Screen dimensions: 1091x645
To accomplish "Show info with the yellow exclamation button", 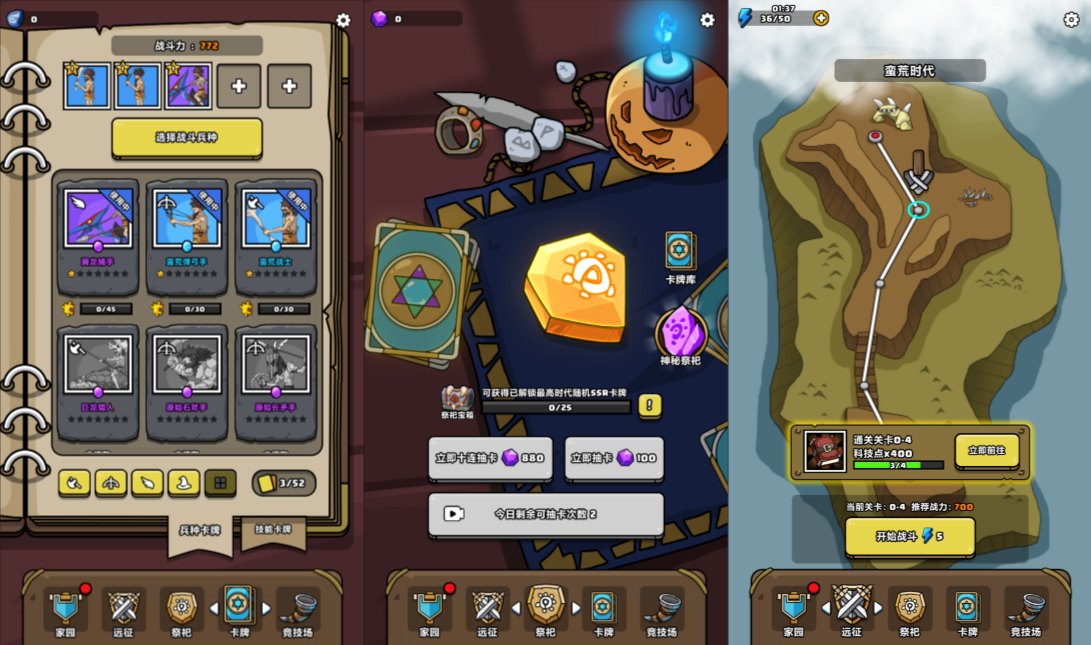I will 650,405.
